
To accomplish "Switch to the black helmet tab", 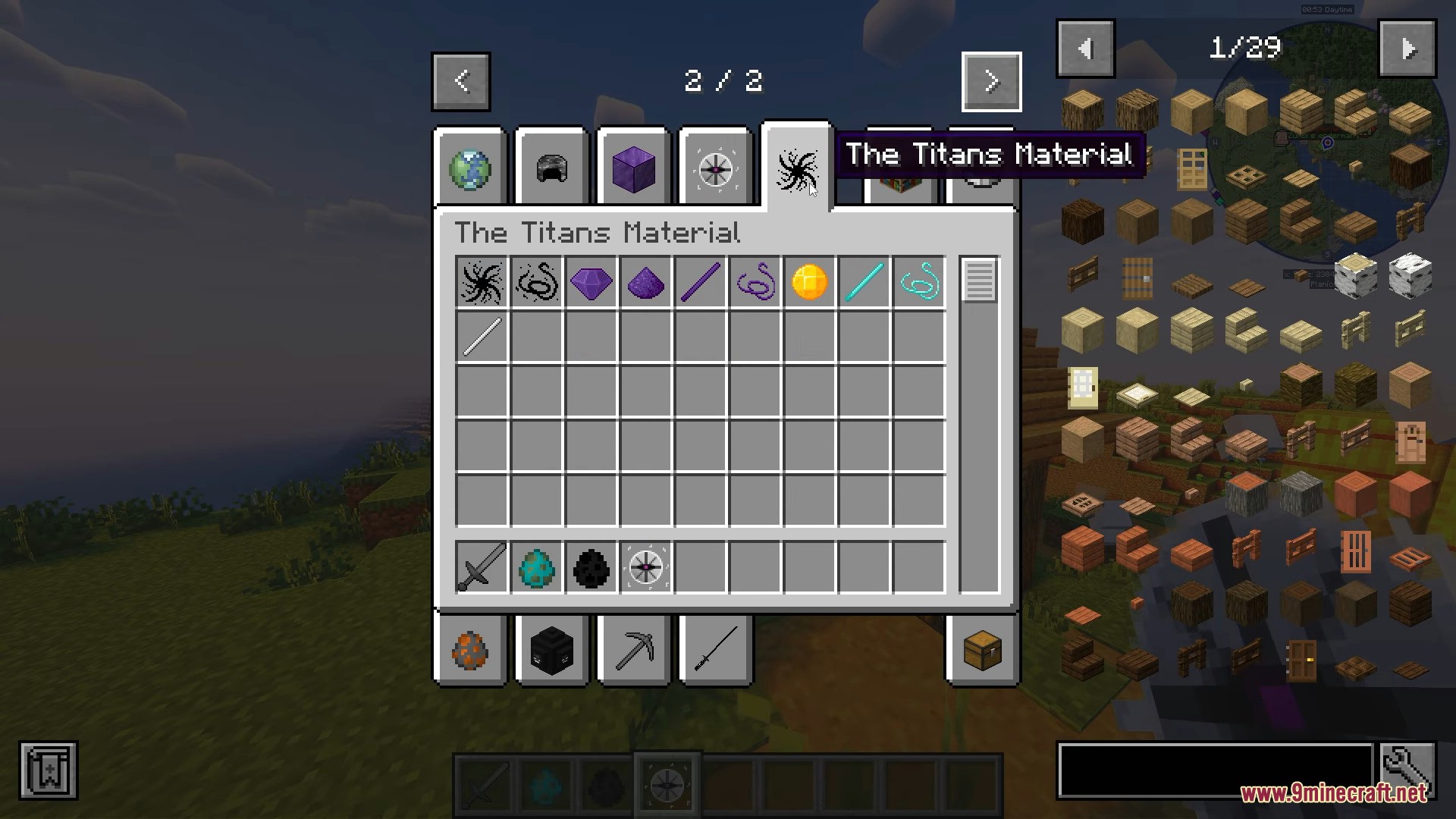I will (x=552, y=168).
